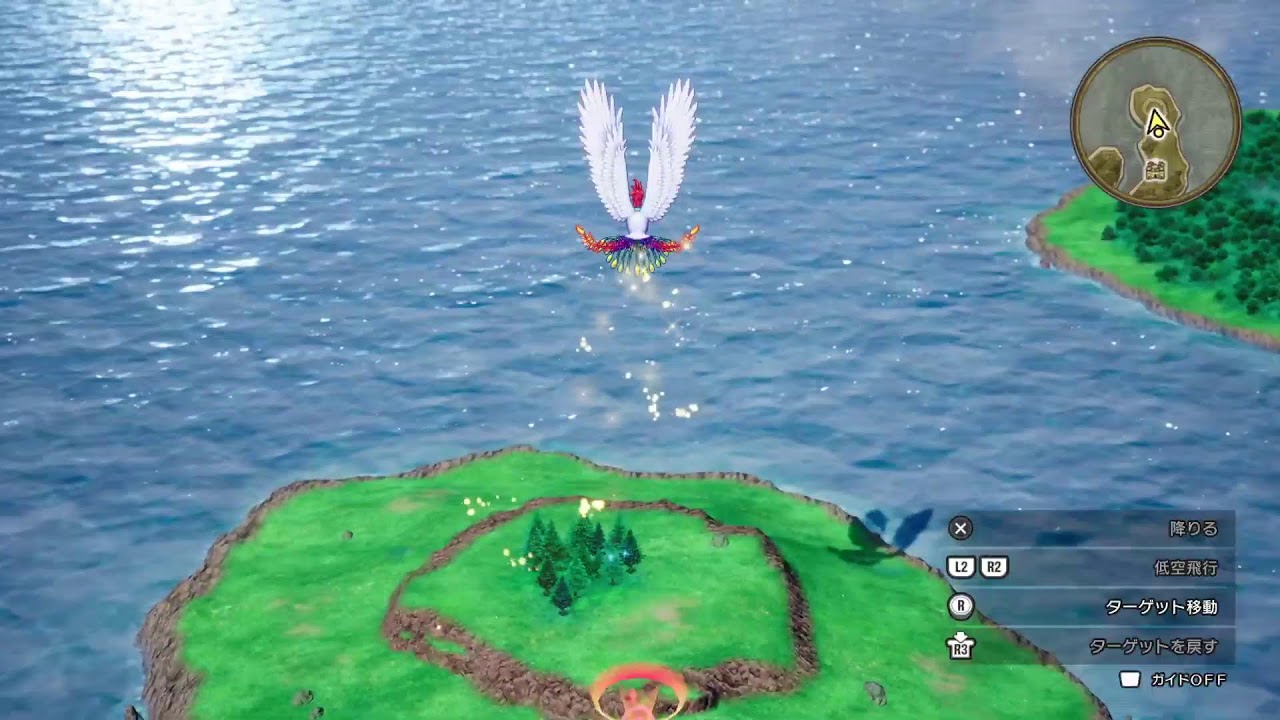Select the 降りる landing command
Image resolution: width=1280 pixels, height=720 pixels.
click(1194, 529)
